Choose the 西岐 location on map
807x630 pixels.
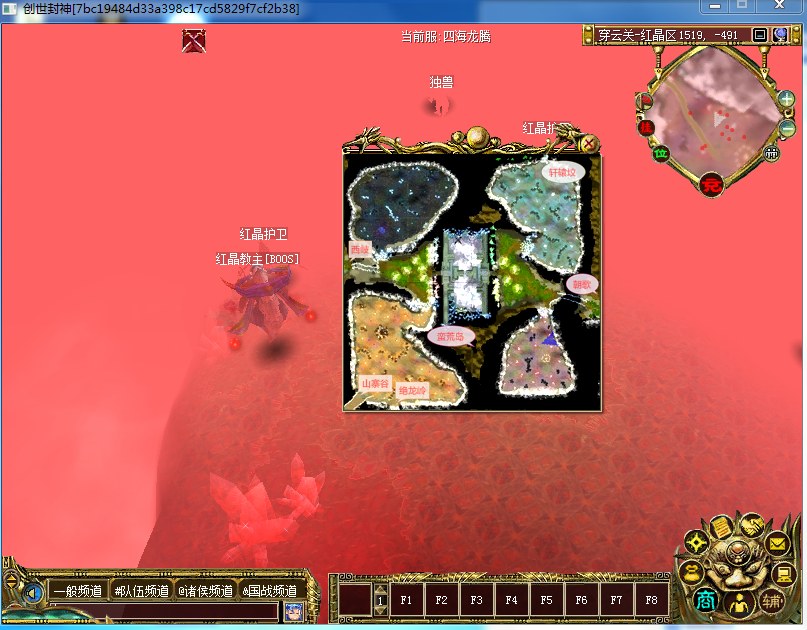(x=359, y=249)
